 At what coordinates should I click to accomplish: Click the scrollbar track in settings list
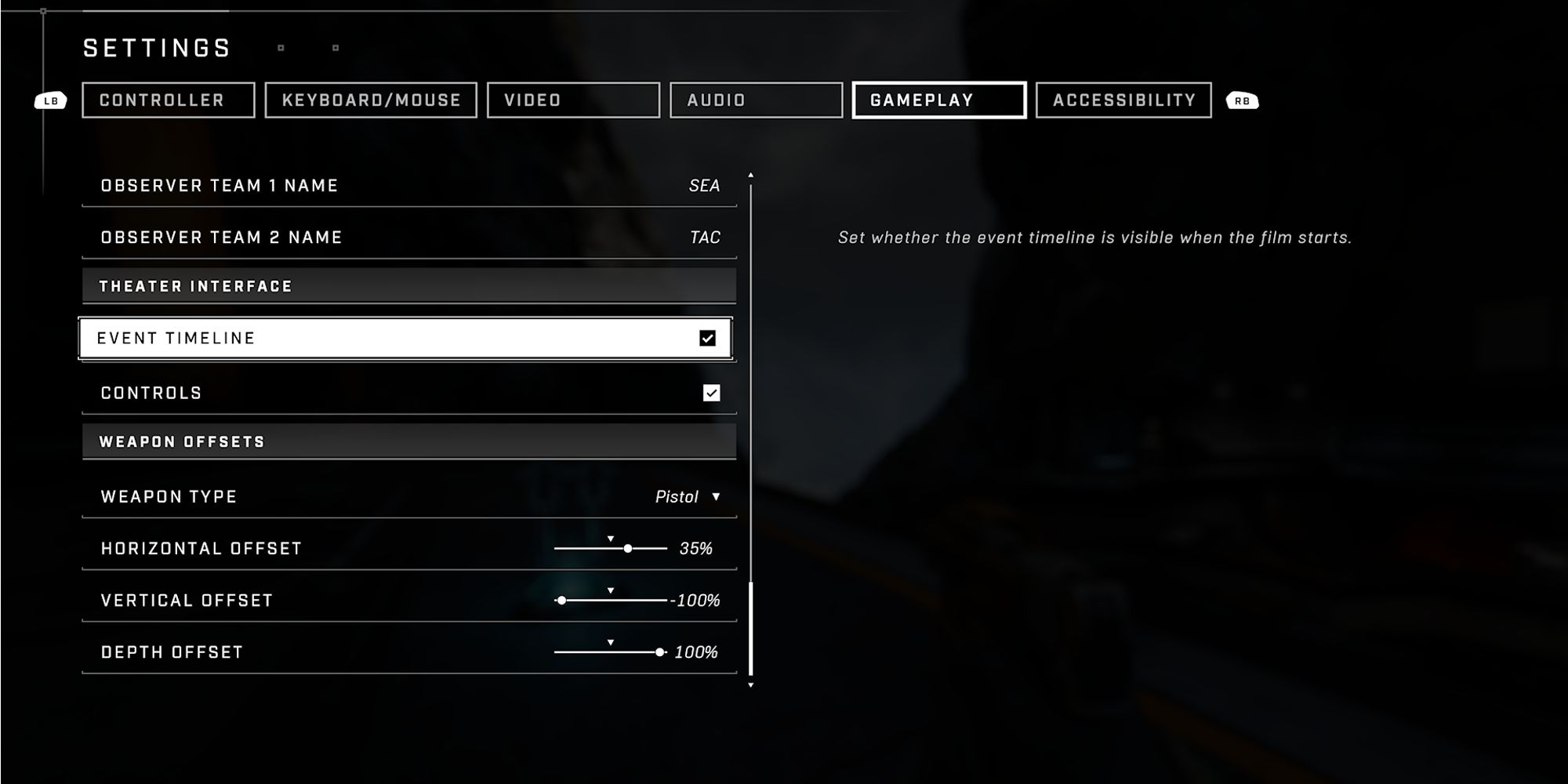click(753, 431)
